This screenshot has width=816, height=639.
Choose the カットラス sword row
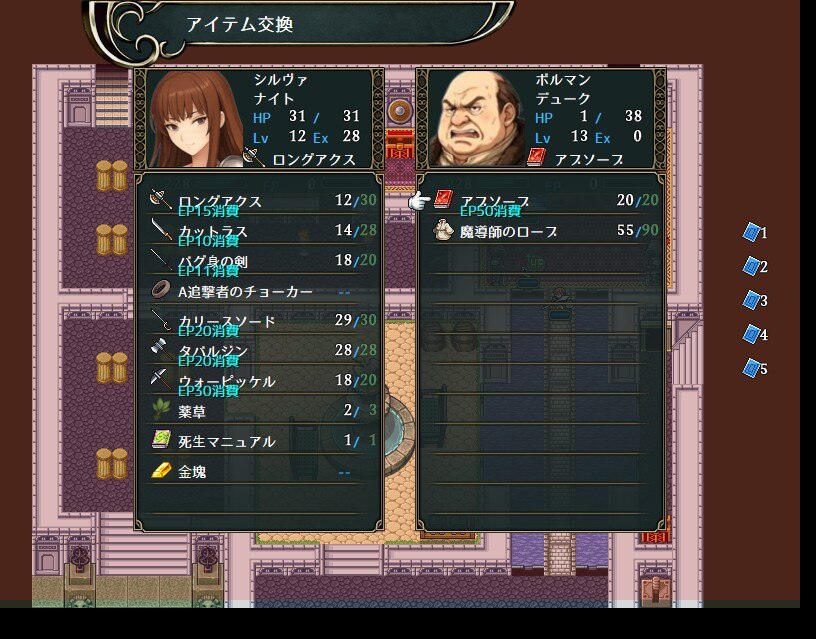click(x=258, y=231)
